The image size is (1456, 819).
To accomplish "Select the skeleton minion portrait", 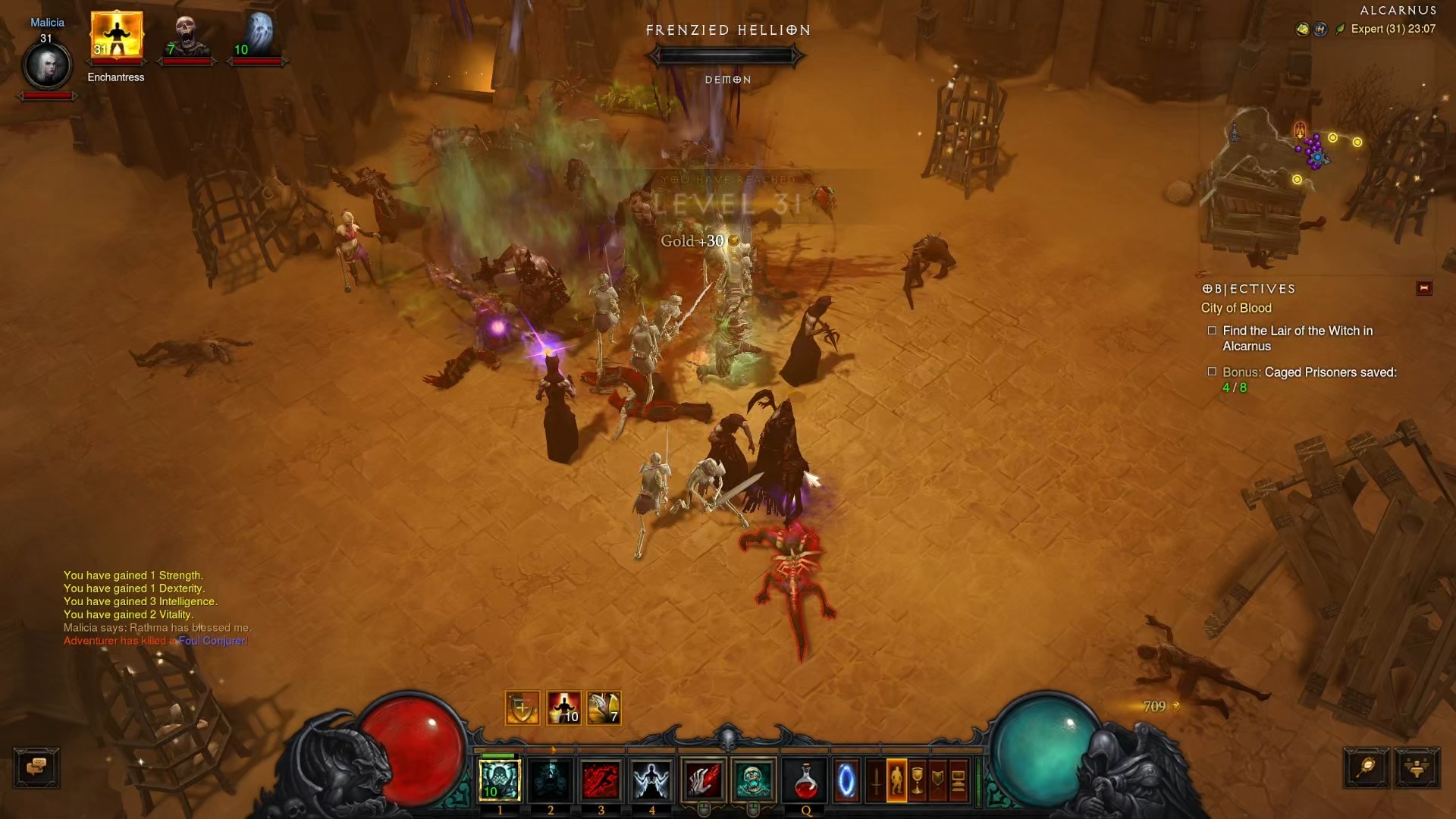I will [186, 36].
